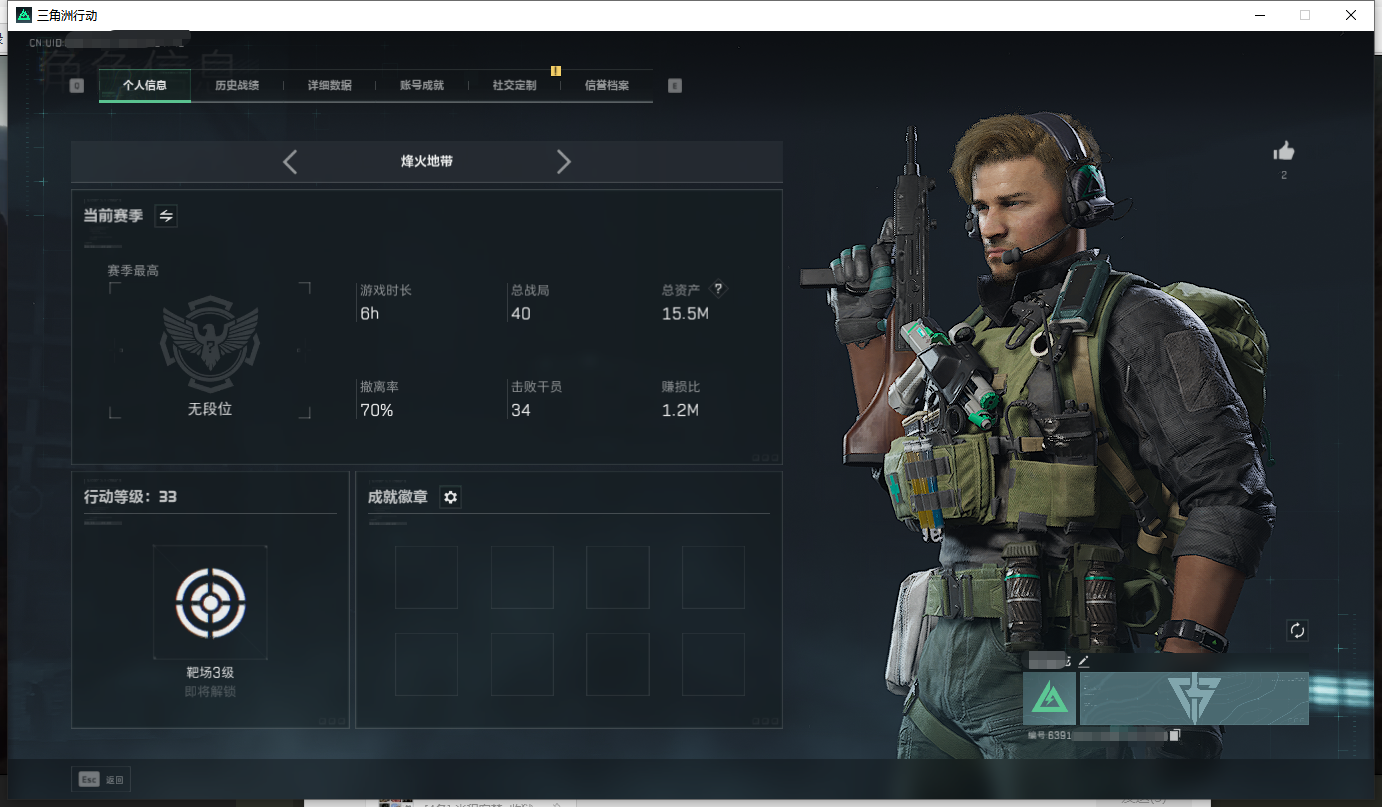Image resolution: width=1382 pixels, height=807 pixels.
Task: Minimize the game window
Action: click(1258, 15)
